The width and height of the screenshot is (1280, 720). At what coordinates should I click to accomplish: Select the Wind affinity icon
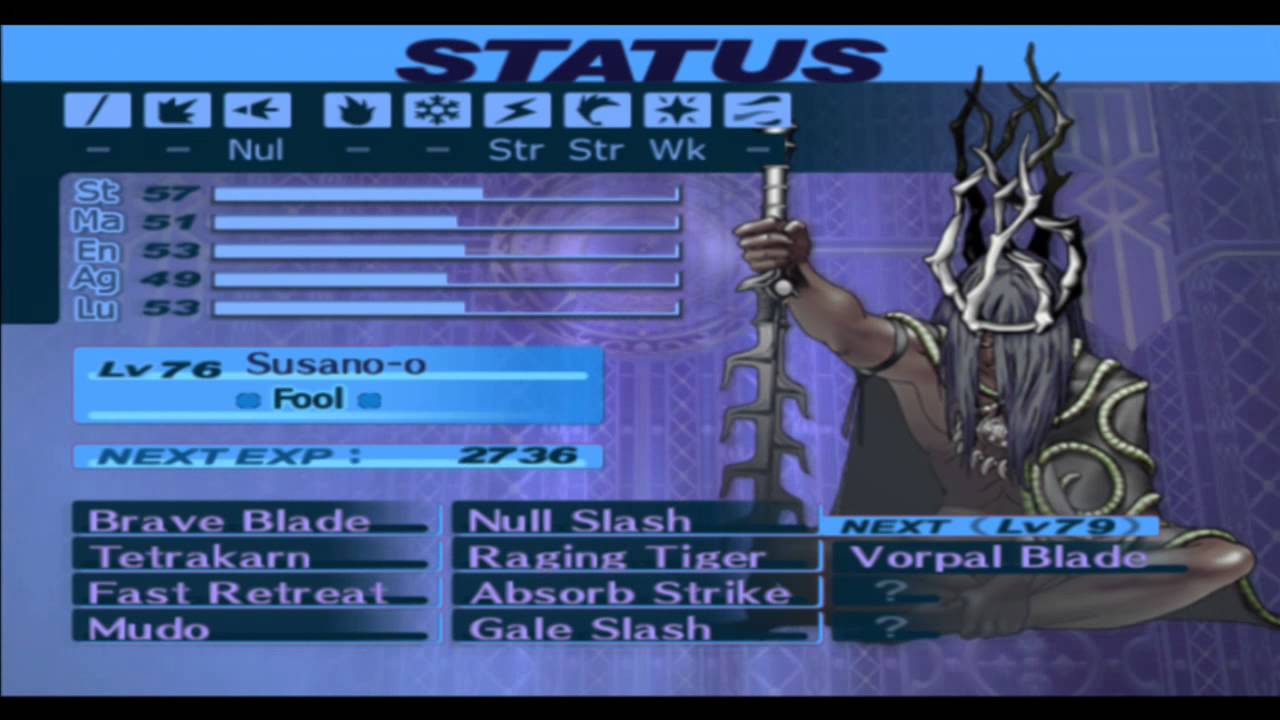point(597,110)
